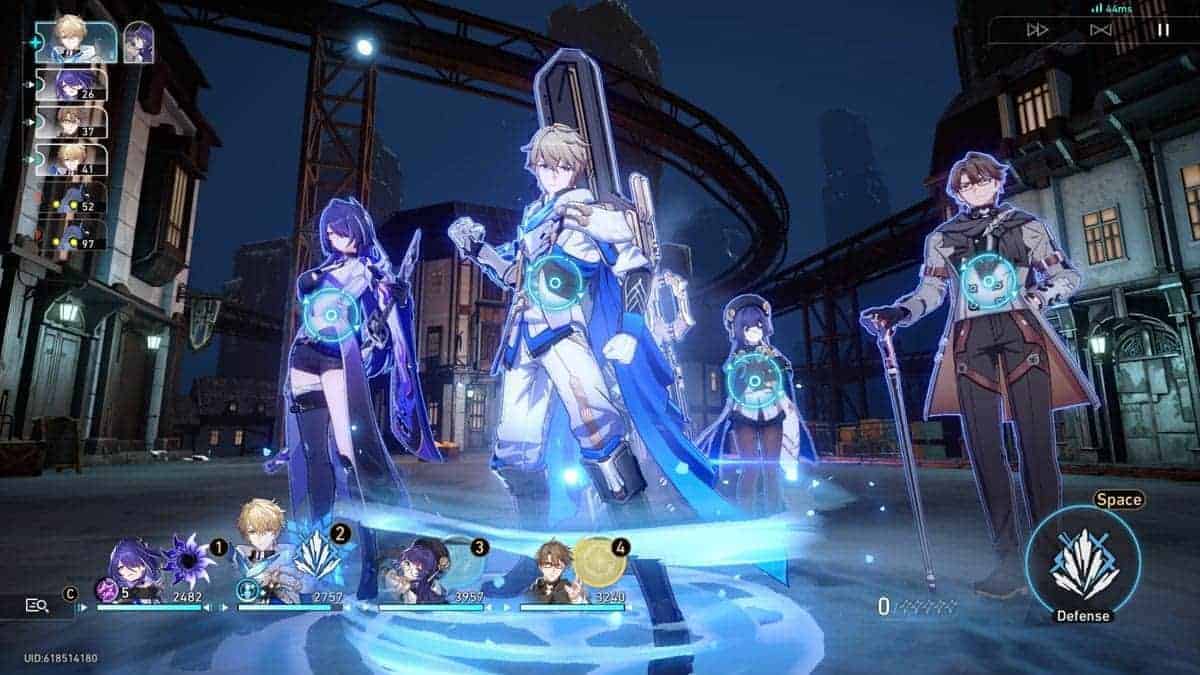Select the turn-order entry numbered 37
Screen dimensions: 1200x675
click(71, 122)
